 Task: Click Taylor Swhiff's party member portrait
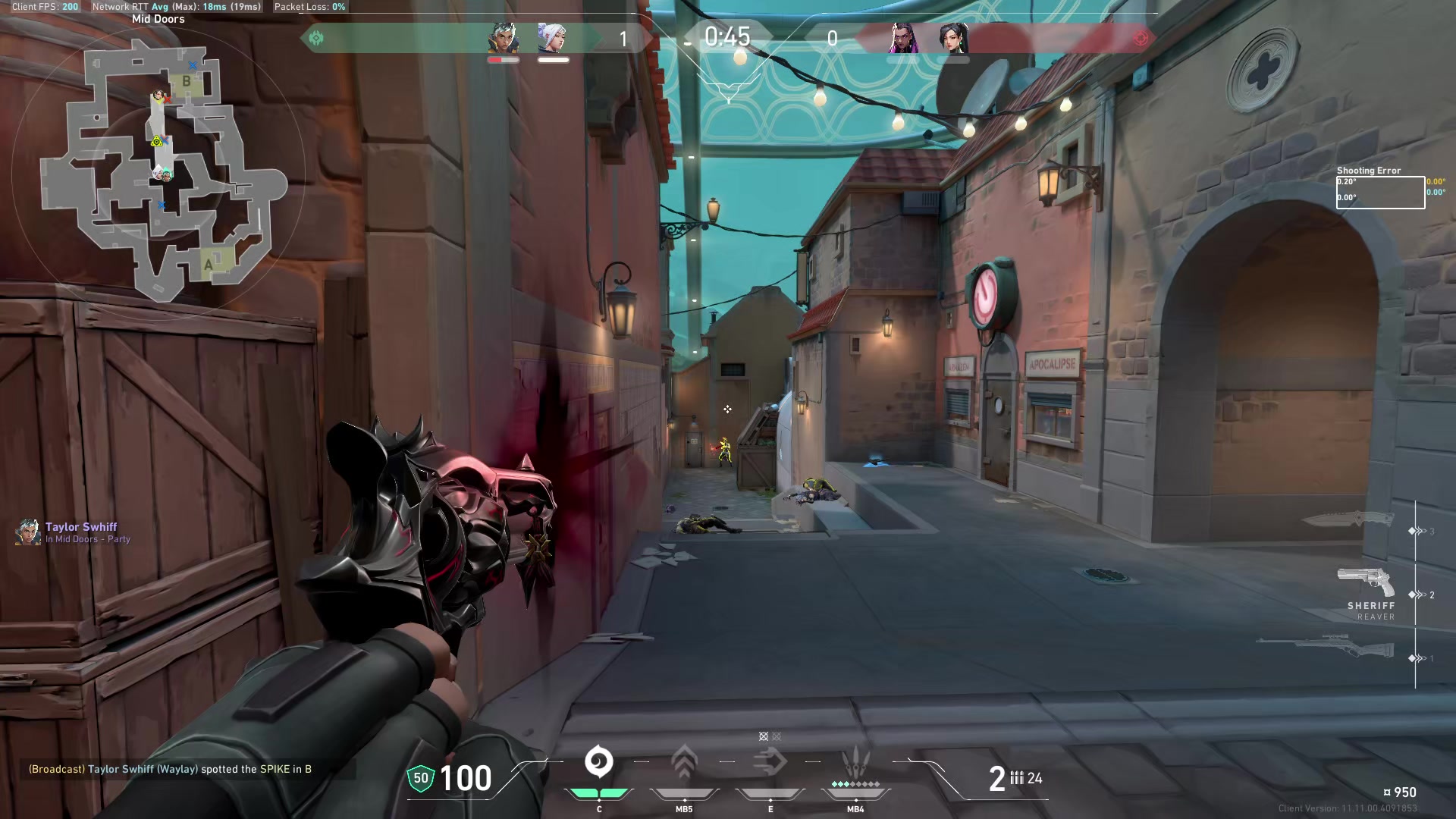click(28, 532)
